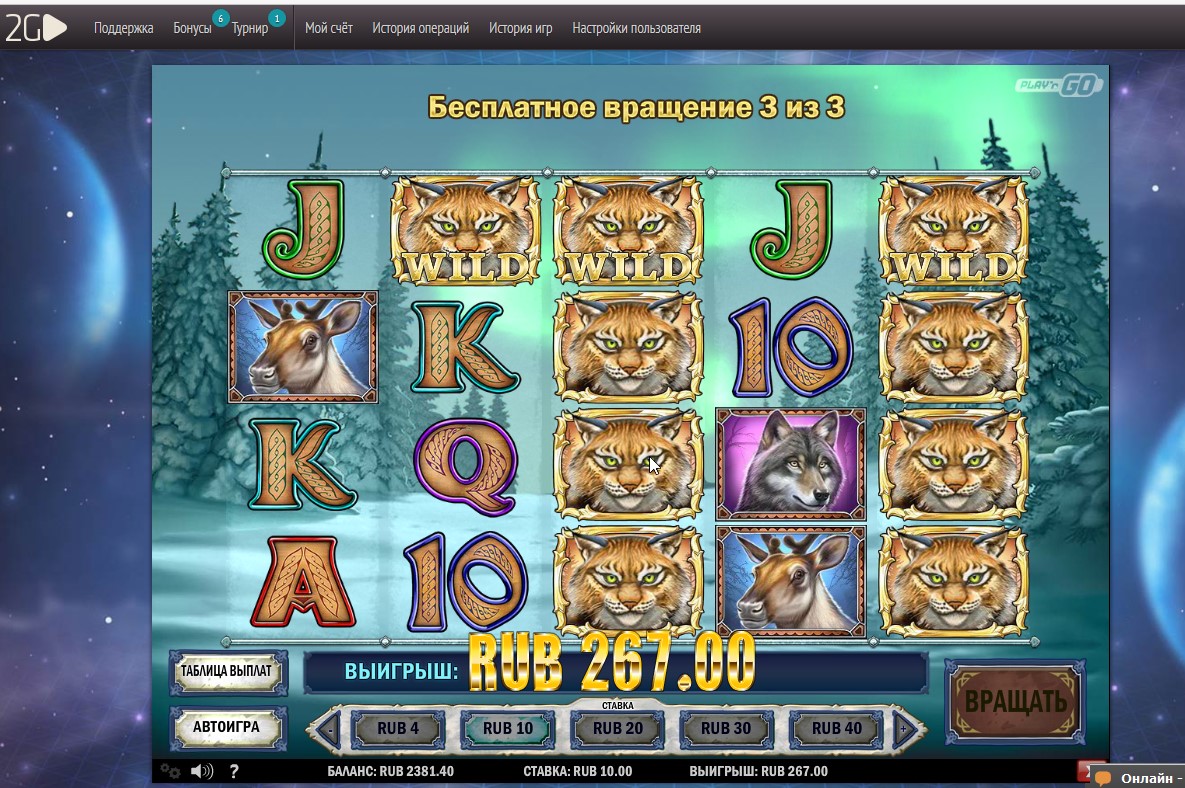The height and width of the screenshot is (788, 1185).
Task: Decrease the bet with the minus arrow
Action: coord(329,729)
